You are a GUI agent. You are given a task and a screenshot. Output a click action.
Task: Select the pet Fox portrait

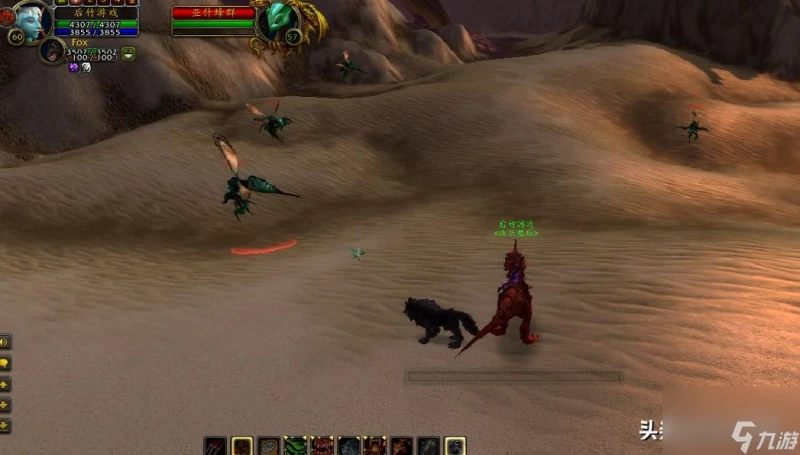(51, 51)
